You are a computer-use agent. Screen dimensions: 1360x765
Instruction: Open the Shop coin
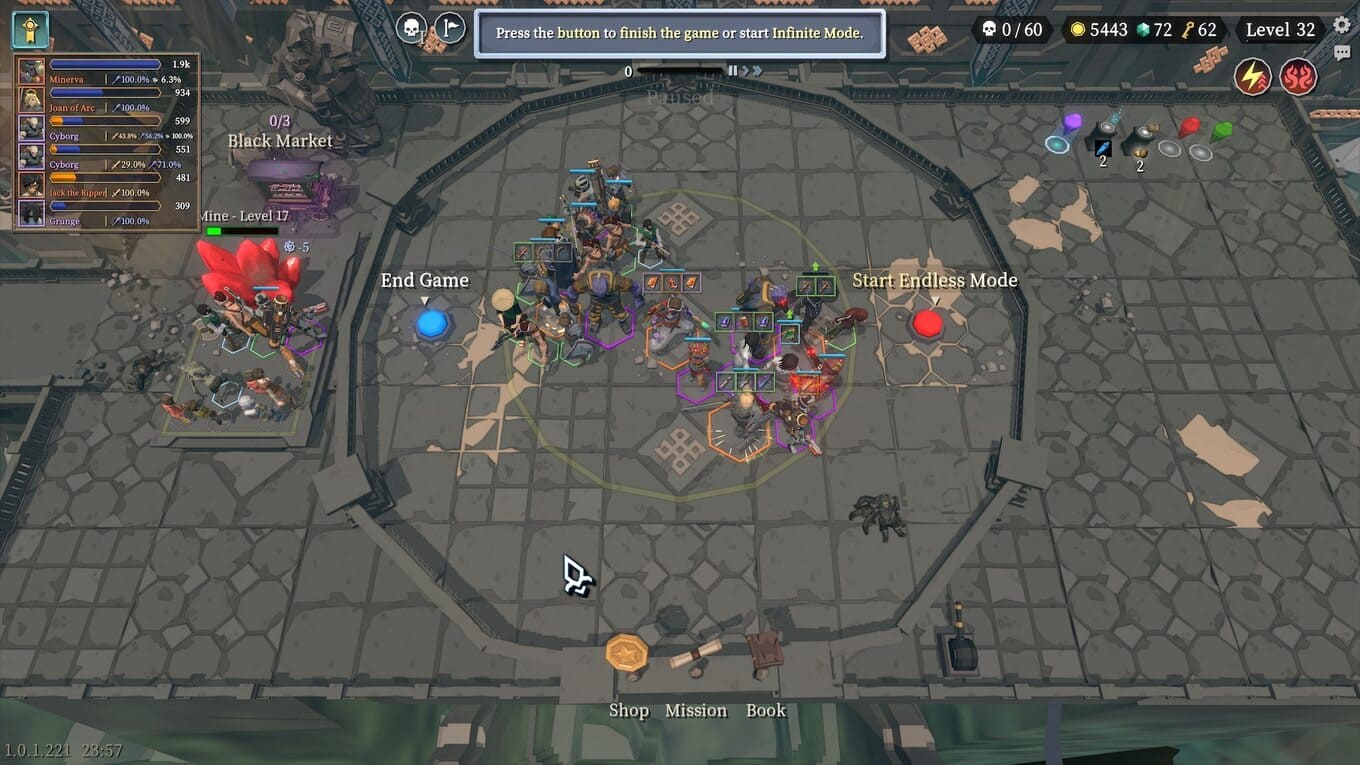627,654
